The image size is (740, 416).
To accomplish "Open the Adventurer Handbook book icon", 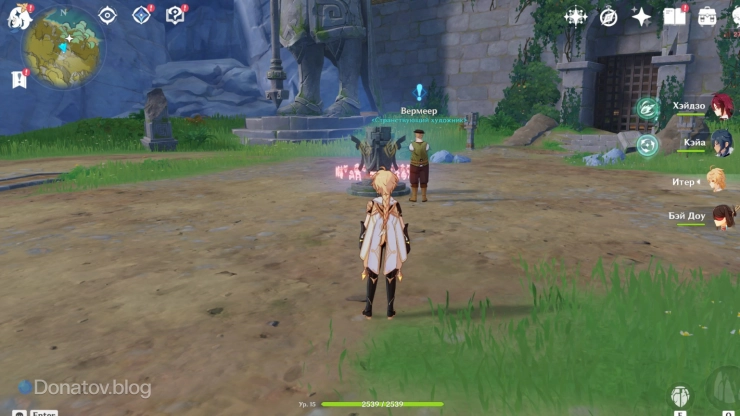I will point(675,17).
